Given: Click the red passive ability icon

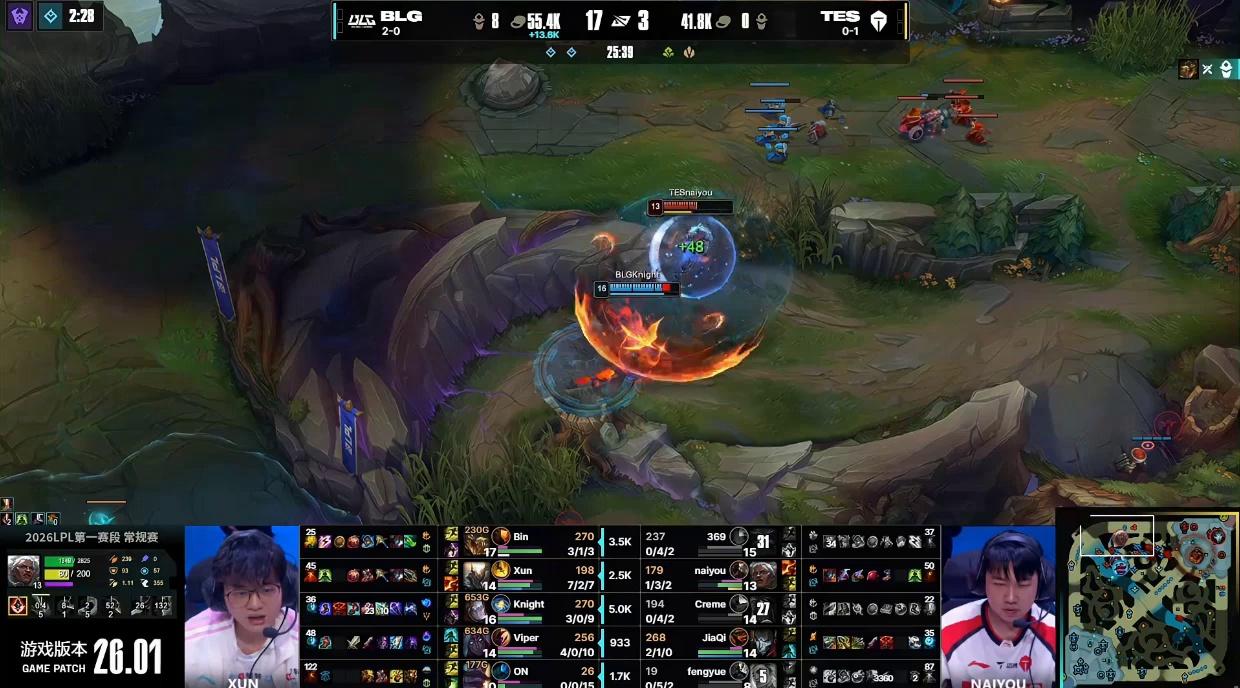Looking at the screenshot, I should [17, 605].
